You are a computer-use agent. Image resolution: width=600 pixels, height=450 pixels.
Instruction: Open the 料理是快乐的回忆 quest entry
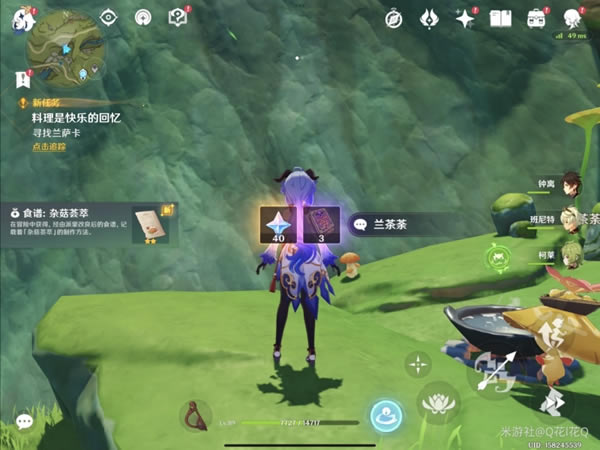(x=70, y=117)
